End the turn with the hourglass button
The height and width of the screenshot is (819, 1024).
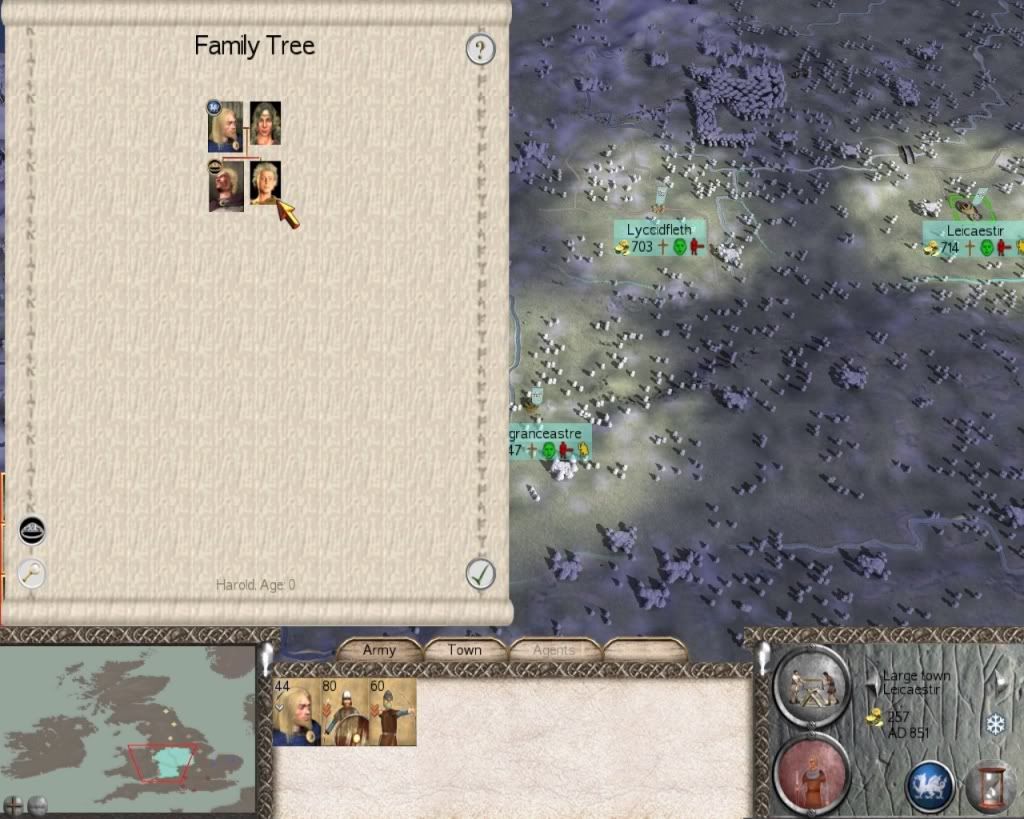point(992,785)
